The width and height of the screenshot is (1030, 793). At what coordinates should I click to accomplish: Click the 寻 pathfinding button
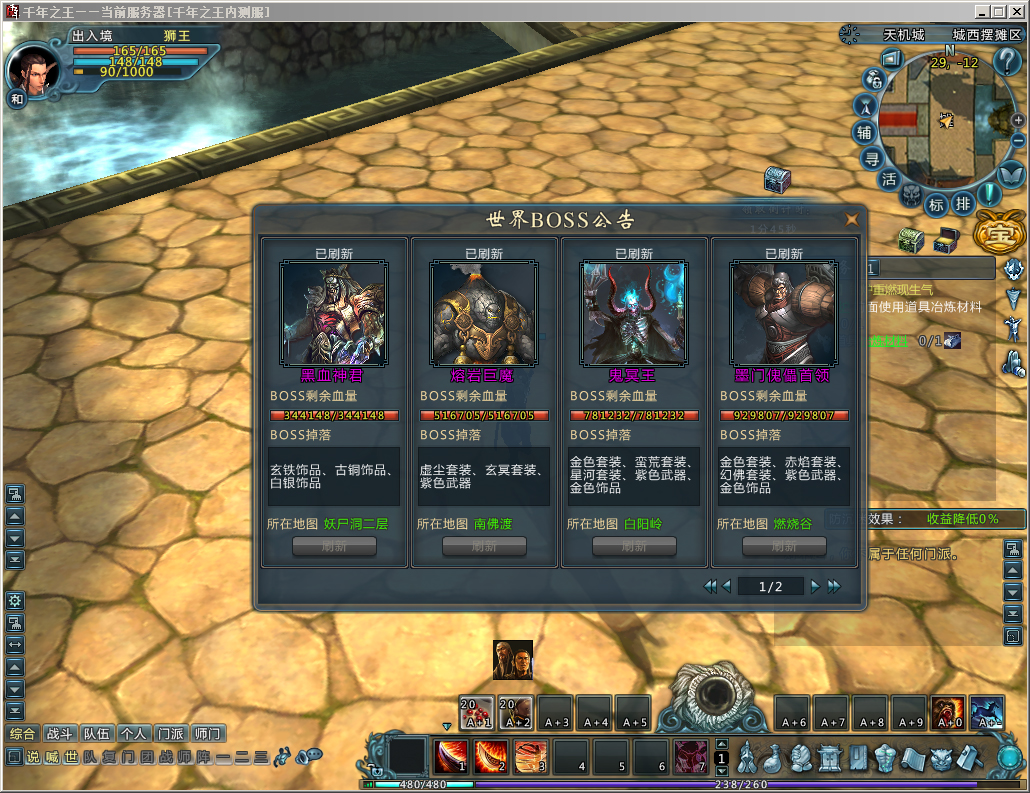(x=872, y=157)
